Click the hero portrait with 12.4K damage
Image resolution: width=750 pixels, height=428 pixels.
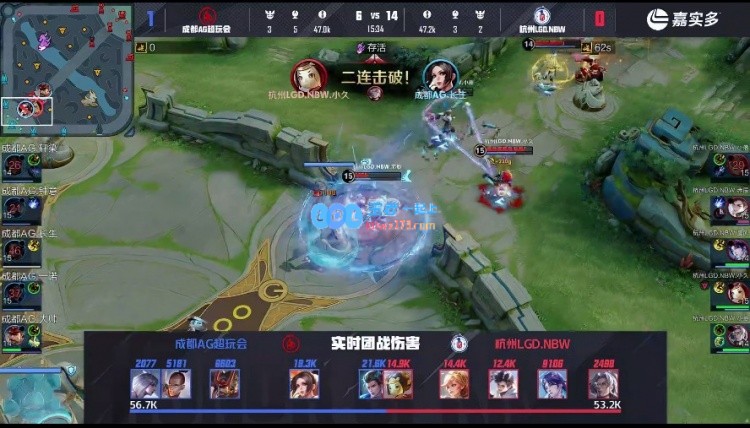click(504, 384)
